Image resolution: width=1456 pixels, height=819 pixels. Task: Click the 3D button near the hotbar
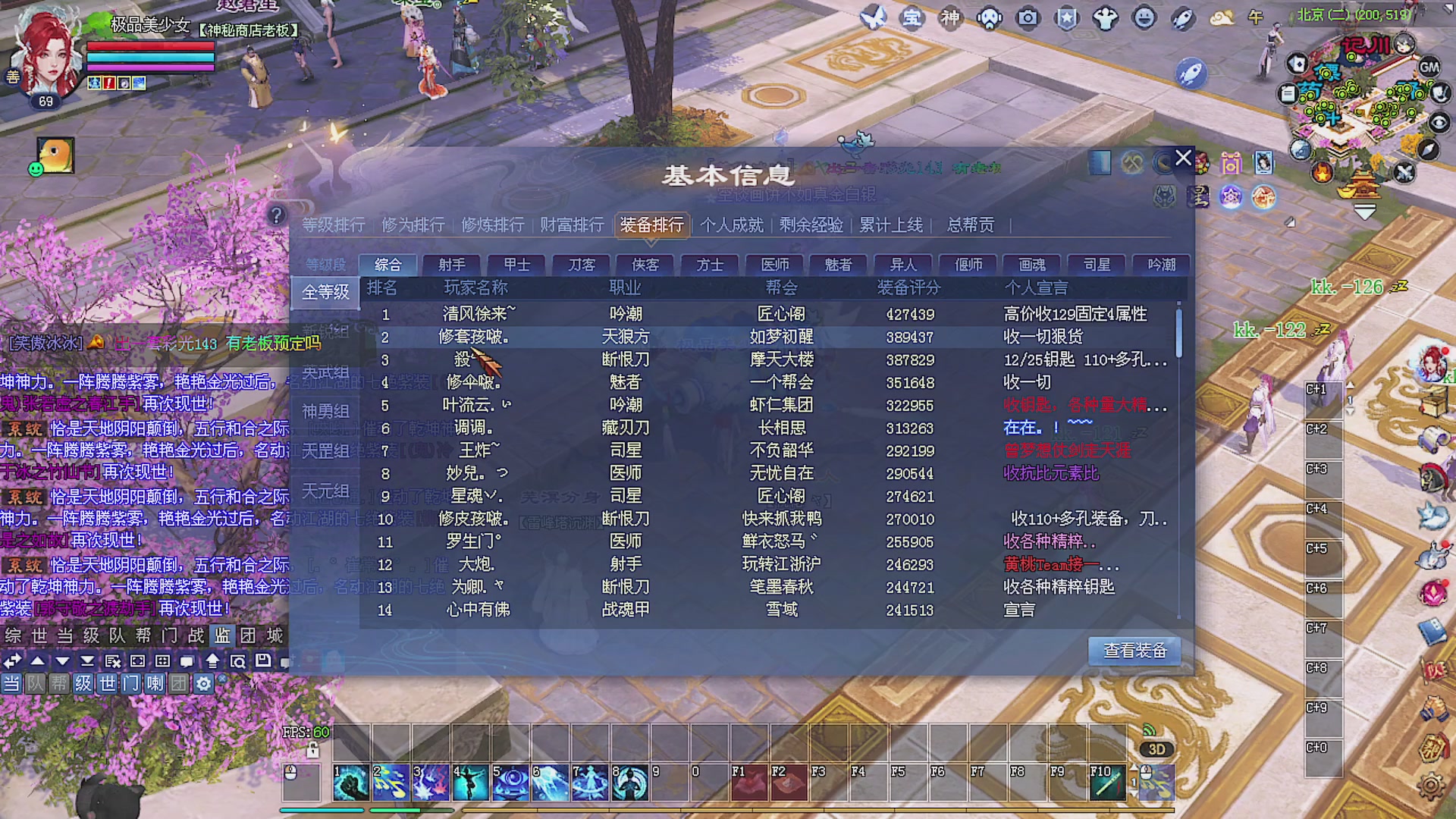click(1155, 749)
